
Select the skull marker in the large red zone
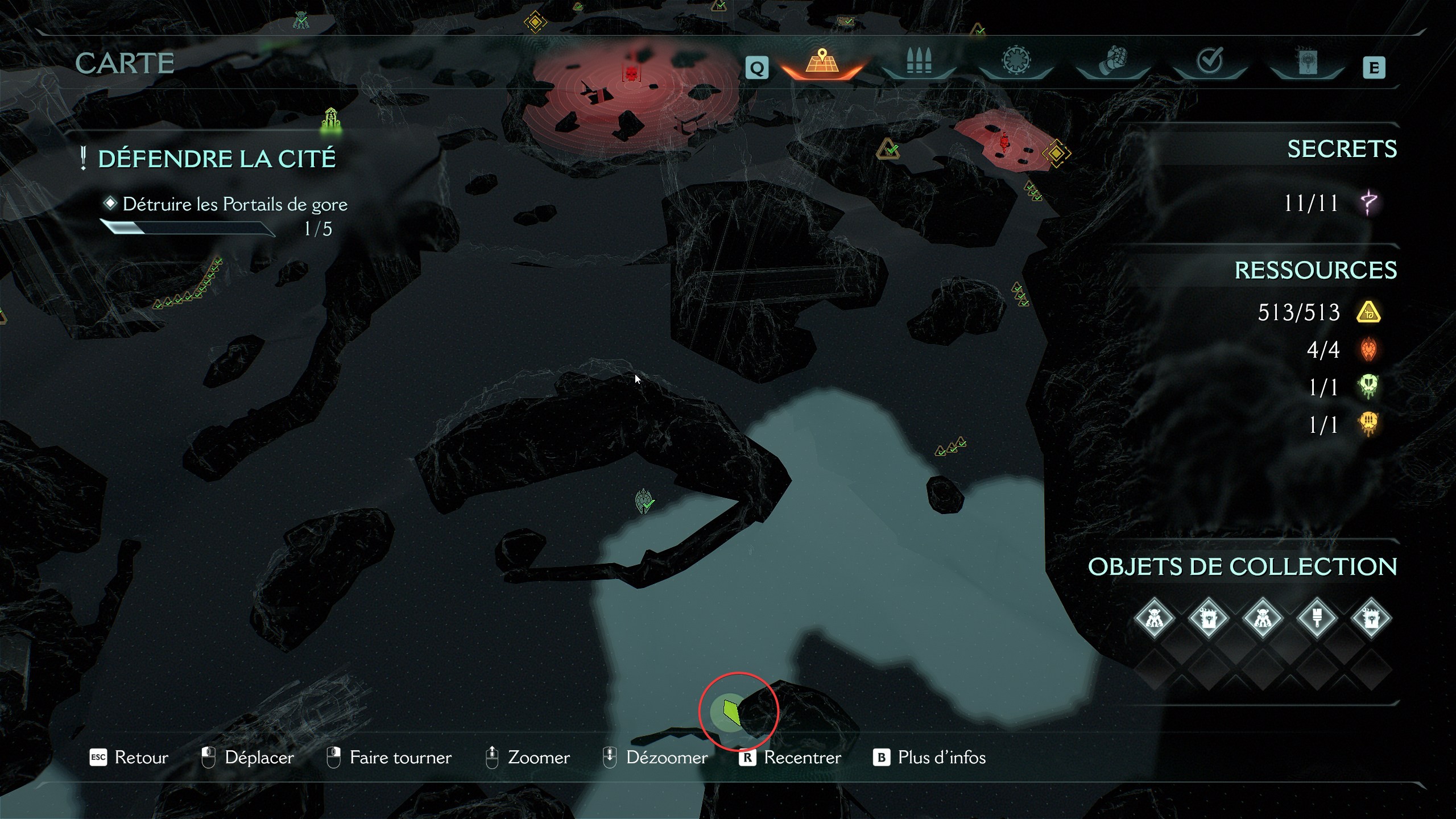pos(631,74)
